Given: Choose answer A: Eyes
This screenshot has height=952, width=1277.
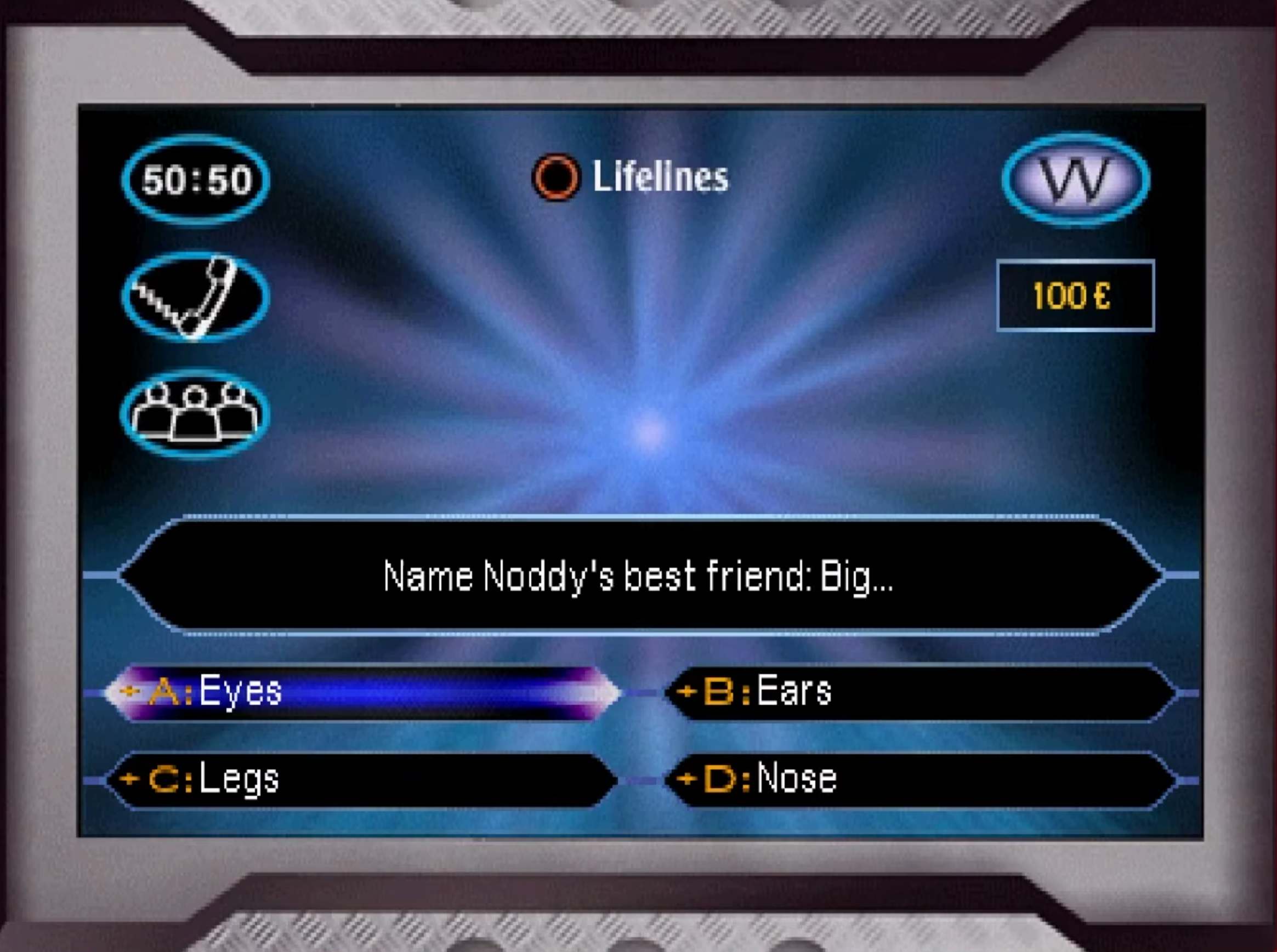Looking at the screenshot, I should pos(363,692).
